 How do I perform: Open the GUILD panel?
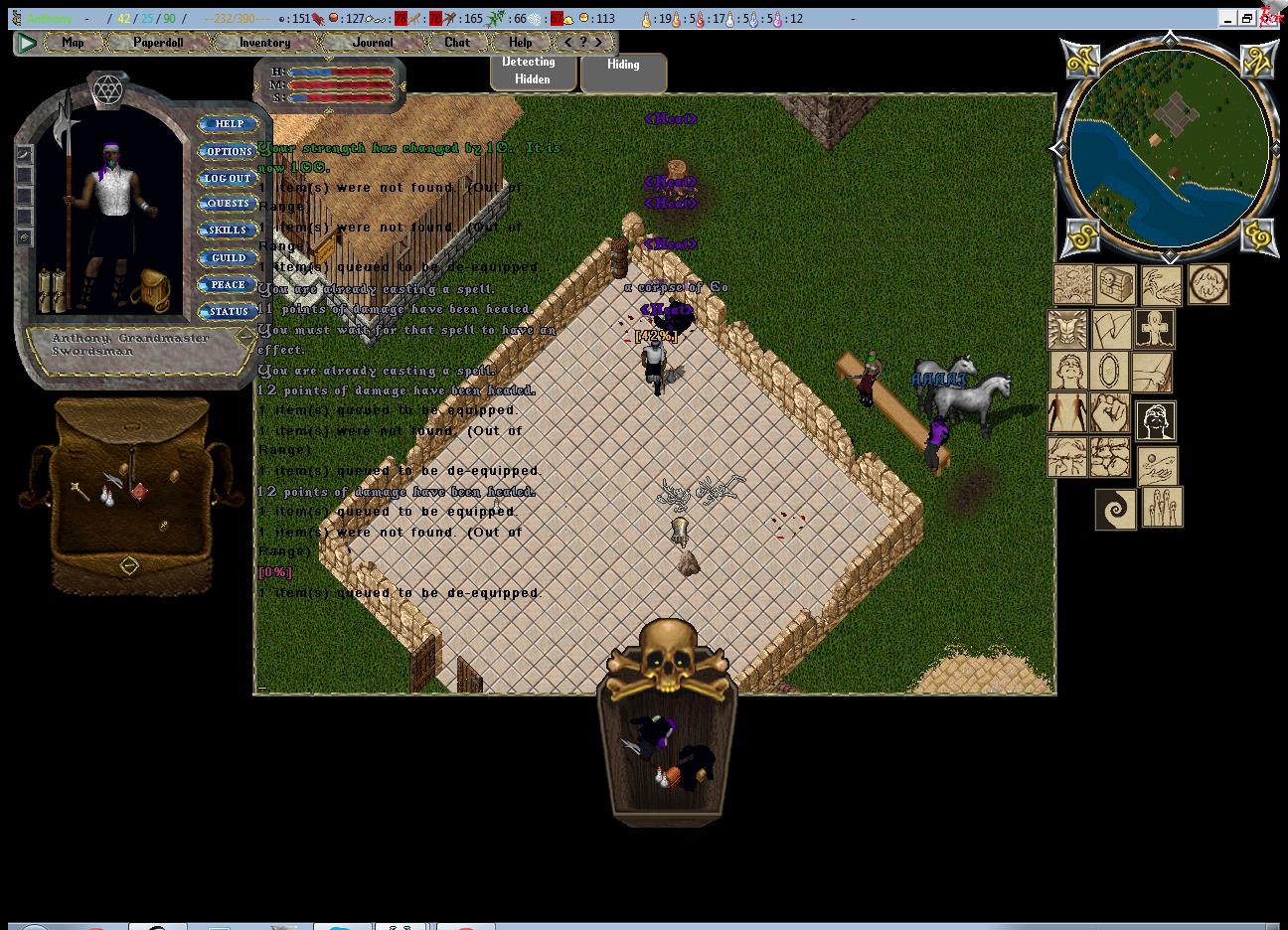[229, 257]
